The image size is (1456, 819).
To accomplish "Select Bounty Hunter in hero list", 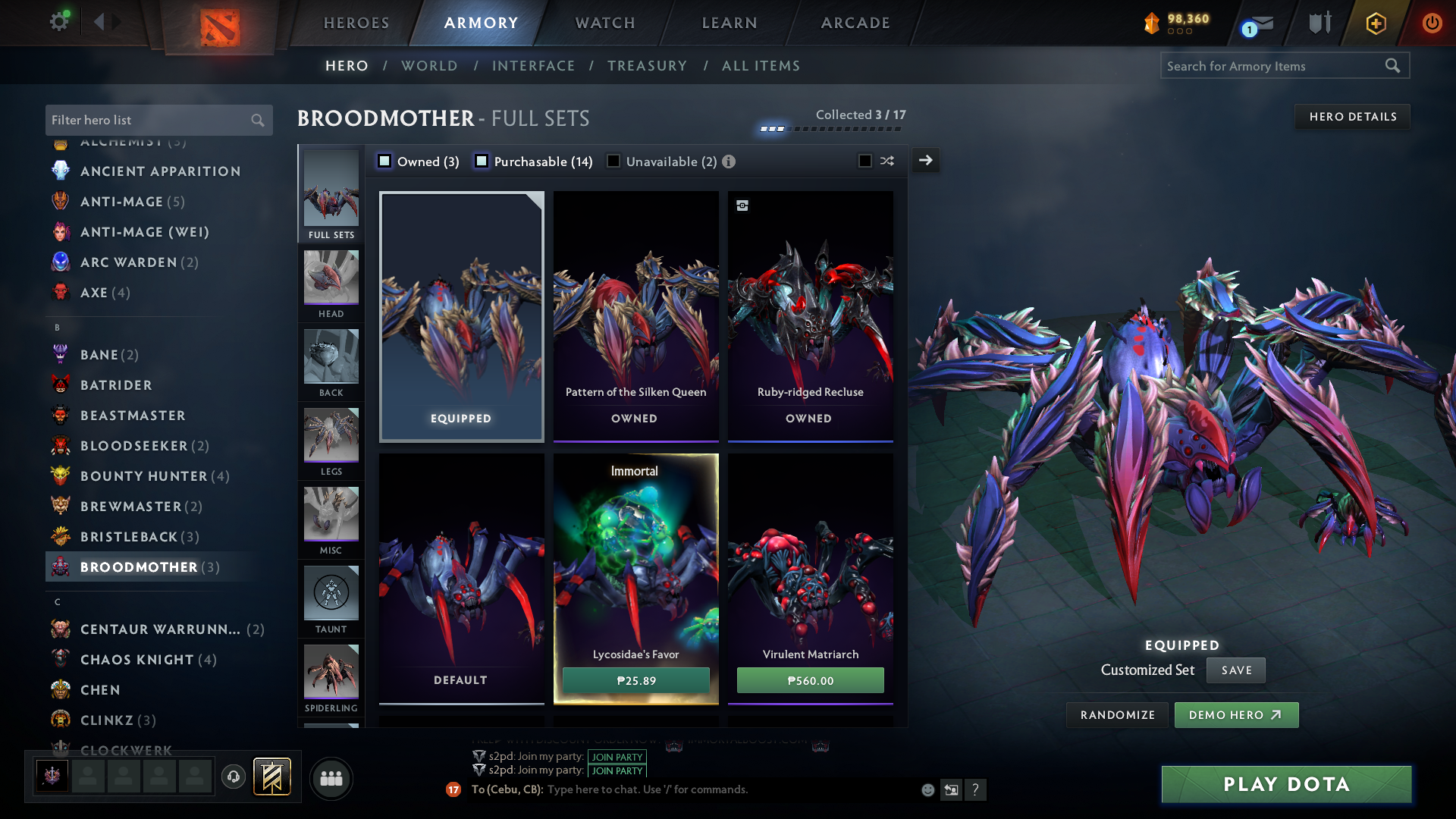I will [143, 476].
